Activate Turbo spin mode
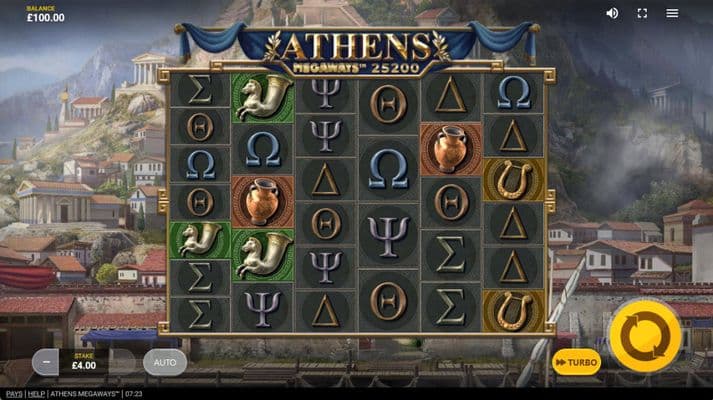The image size is (713, 400). (x=577, y=362)
